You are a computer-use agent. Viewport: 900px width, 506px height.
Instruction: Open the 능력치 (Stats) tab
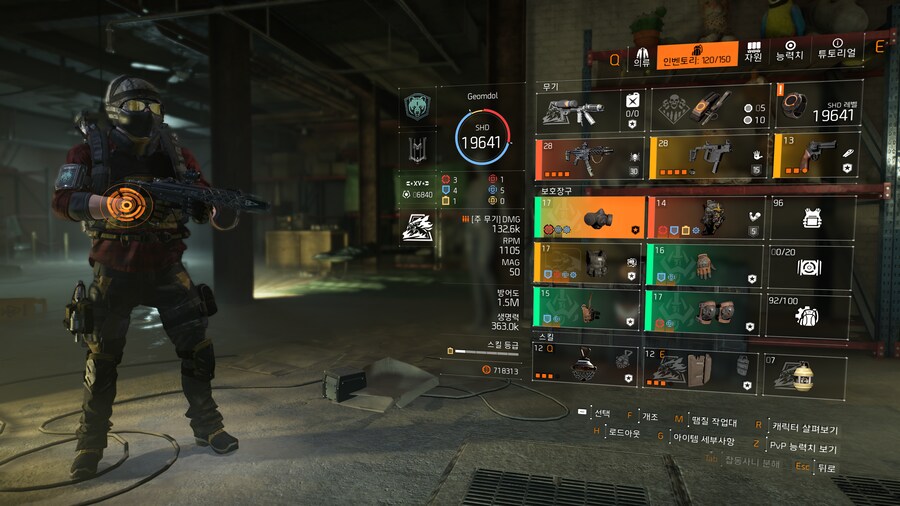point(790,51)
